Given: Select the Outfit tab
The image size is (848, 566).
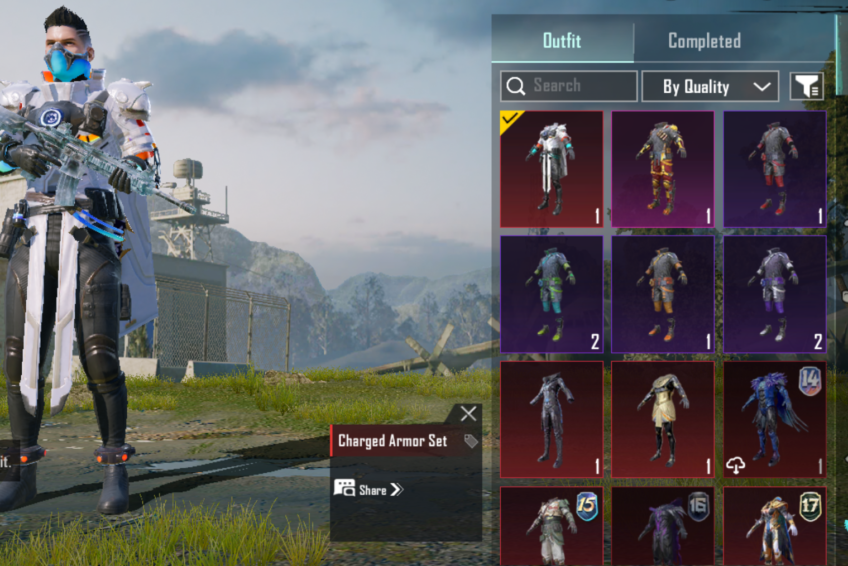Looking at the screenshot, I should coord(562,41).
